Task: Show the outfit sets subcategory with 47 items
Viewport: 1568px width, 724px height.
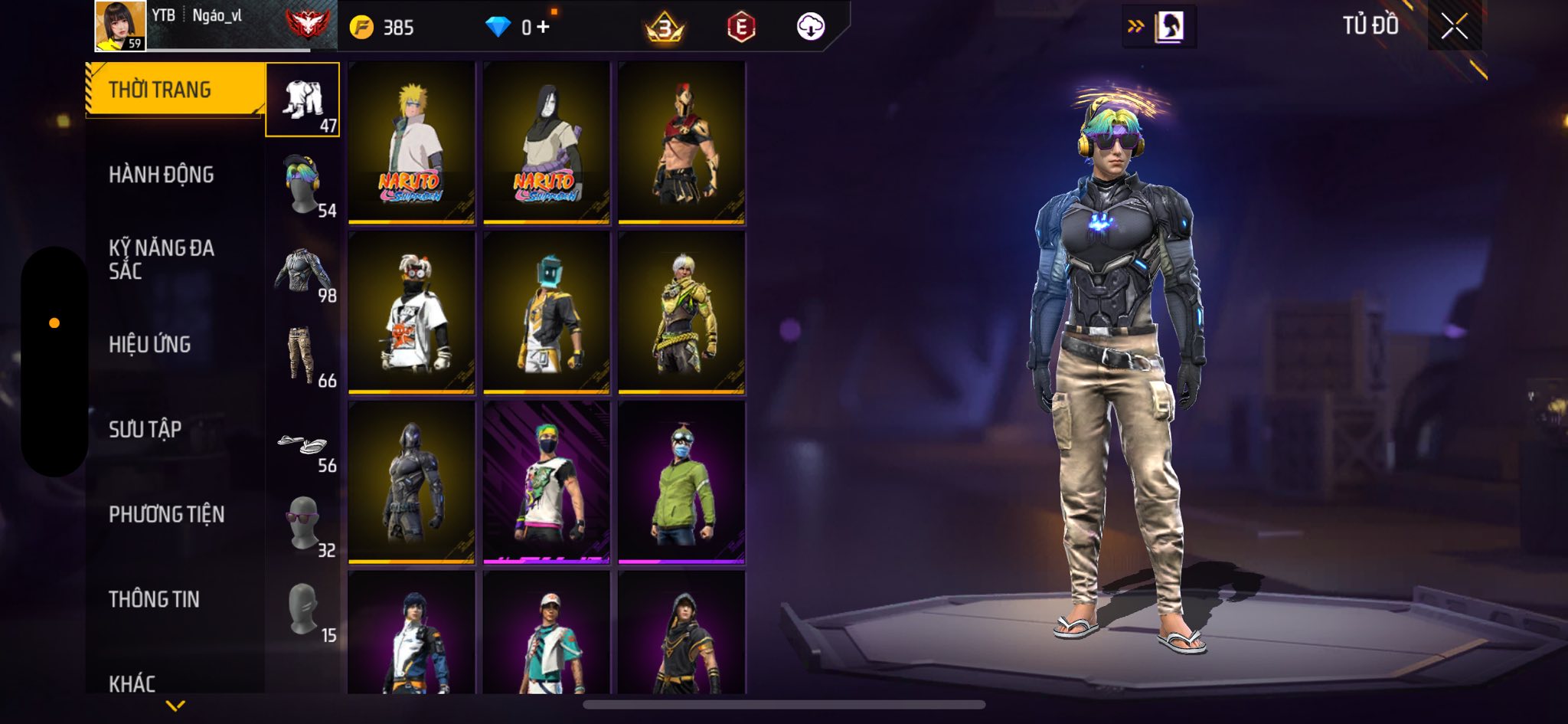Action: (303, 100)
